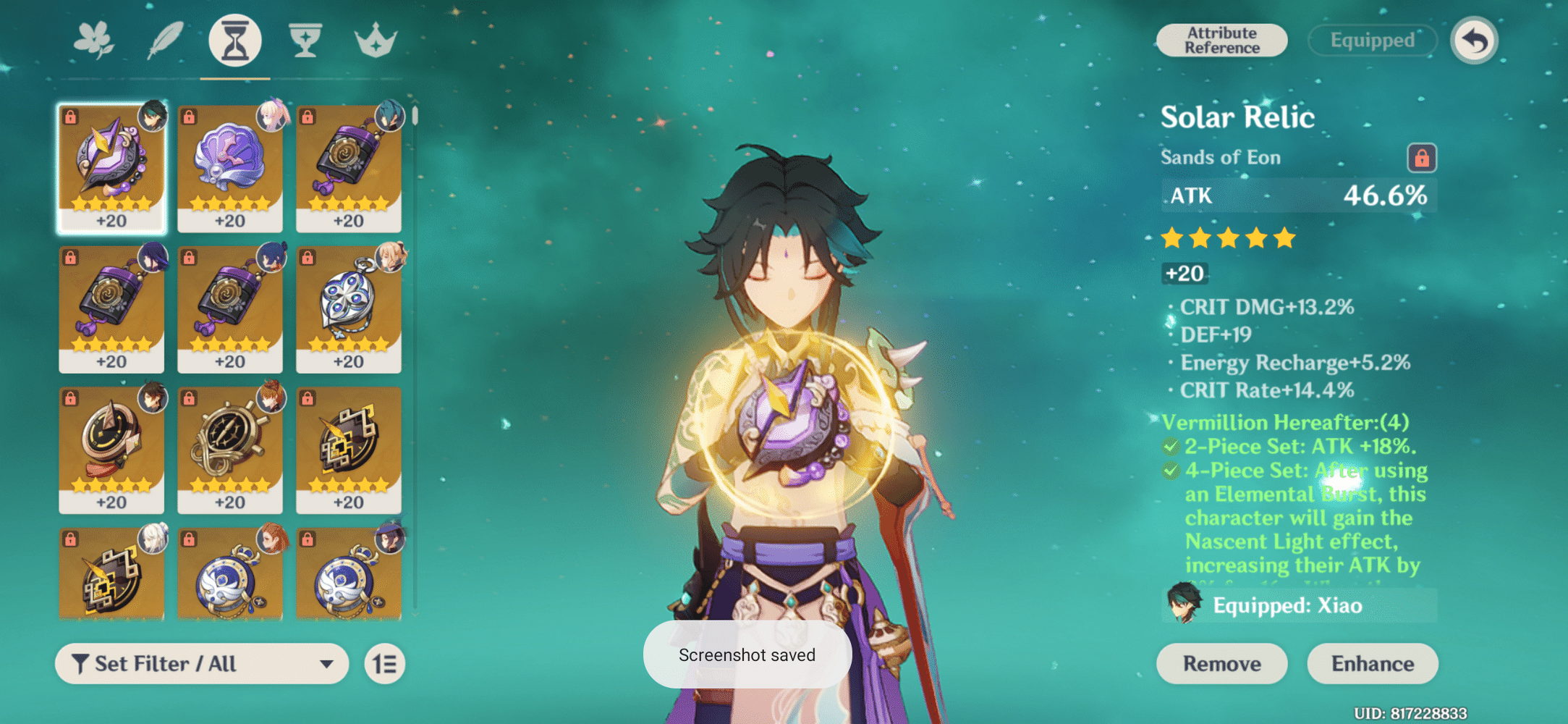Click the sort order icon beside Set Filter

tap(384, 663)
